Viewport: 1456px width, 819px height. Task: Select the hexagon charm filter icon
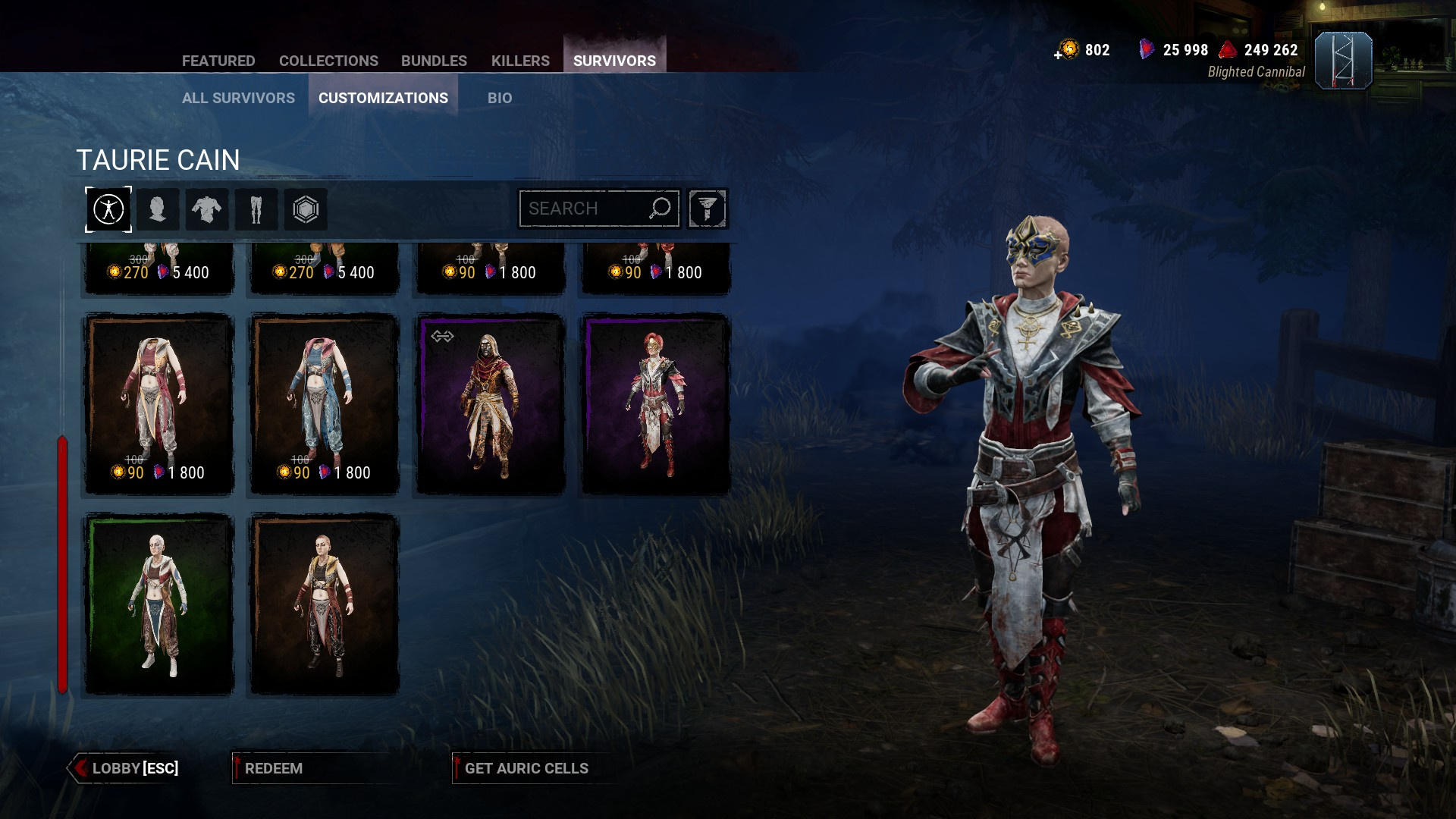point(306,209)
